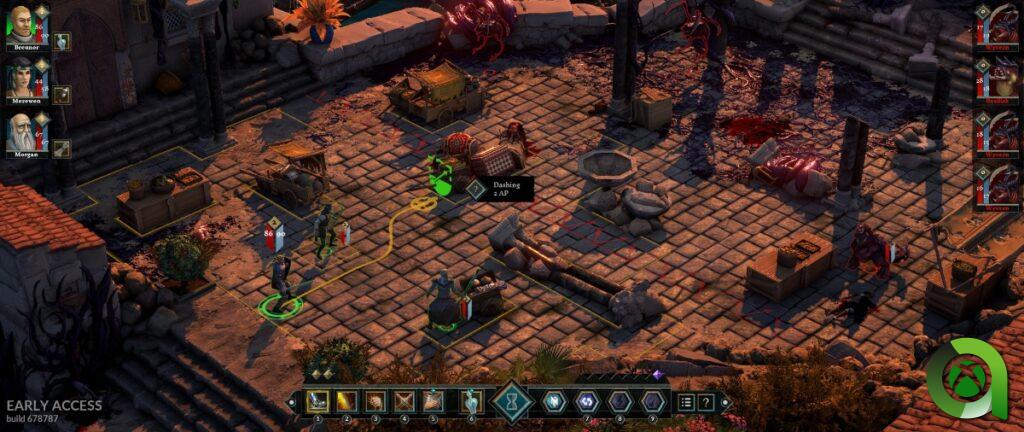Open the question mark help button
The width and height of the screenshot is (1024, 432).
[706, 402]
